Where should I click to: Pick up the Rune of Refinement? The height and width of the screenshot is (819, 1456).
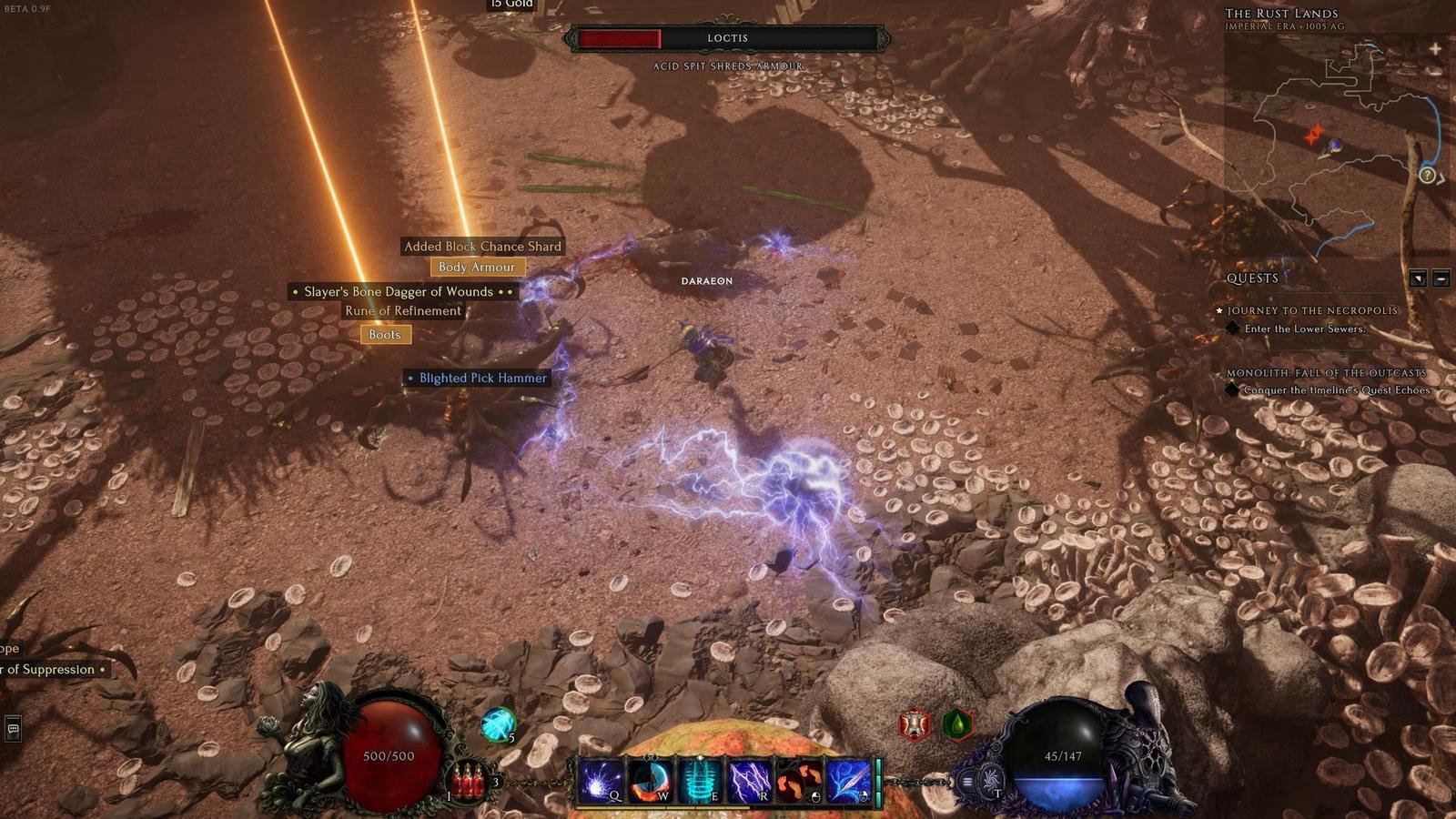point(402,311)
